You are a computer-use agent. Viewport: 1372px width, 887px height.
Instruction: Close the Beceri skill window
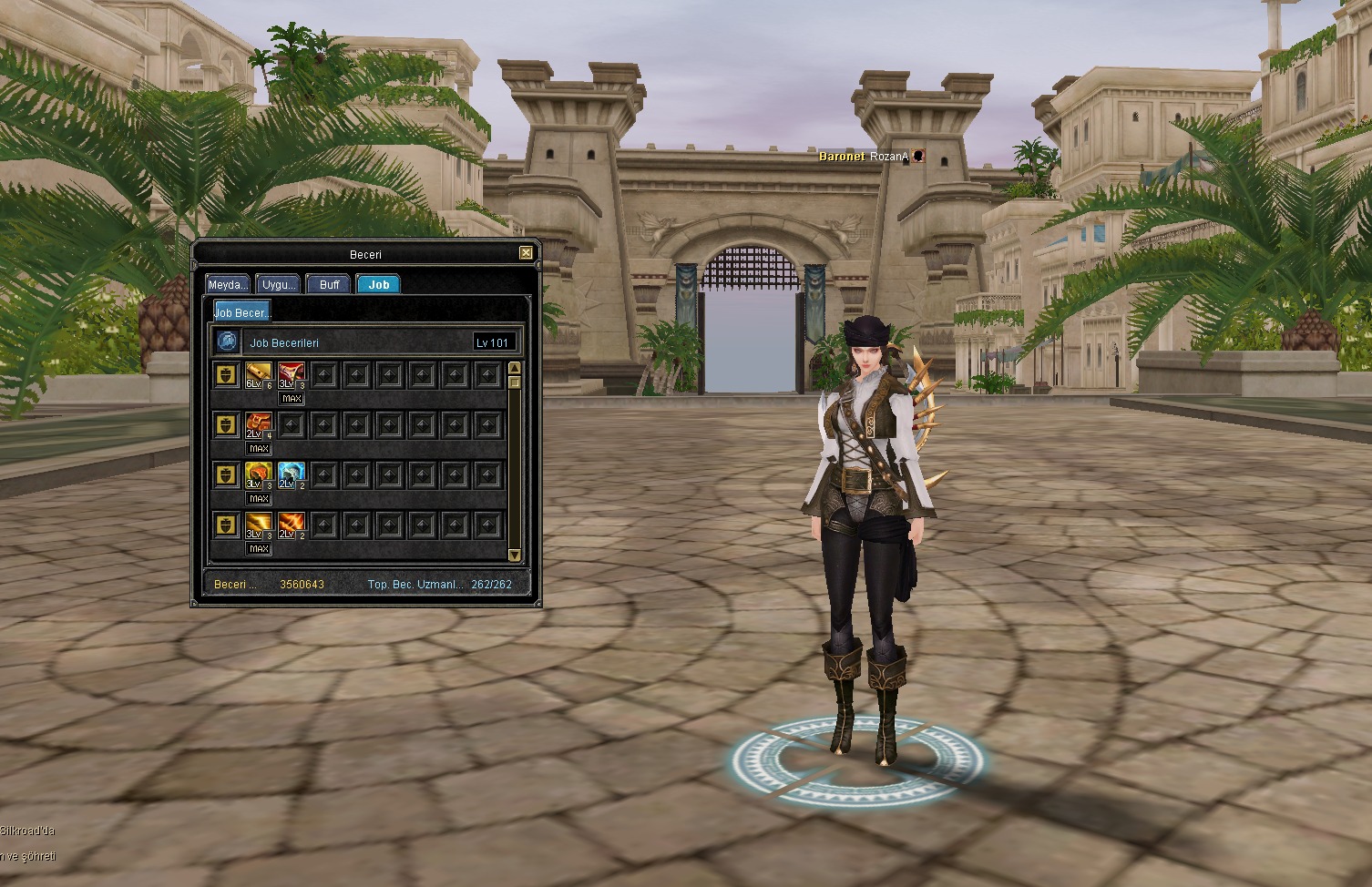pyautogui.click(x=526, y=253)
